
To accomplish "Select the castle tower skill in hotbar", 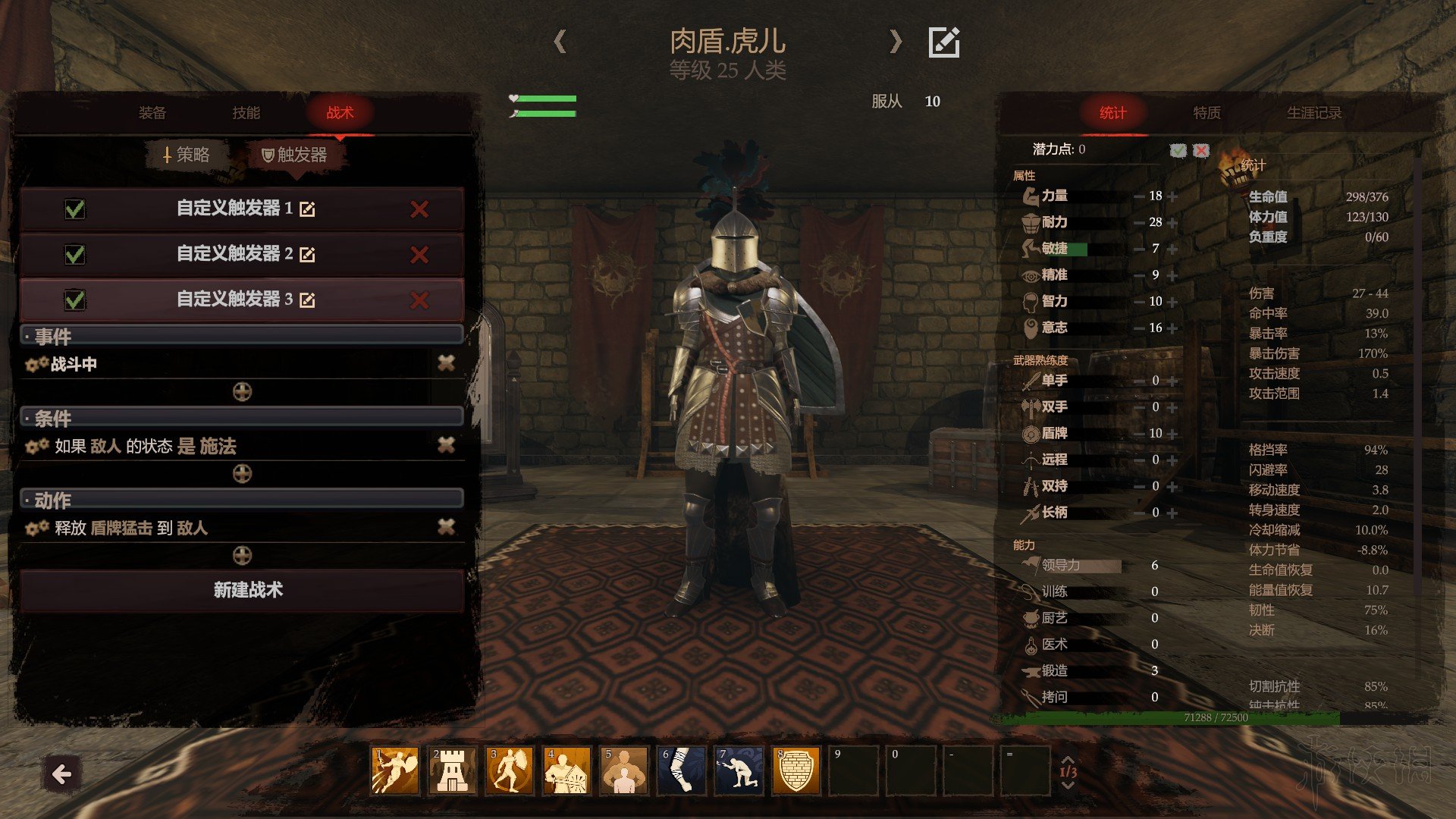I will pos(453,770).
